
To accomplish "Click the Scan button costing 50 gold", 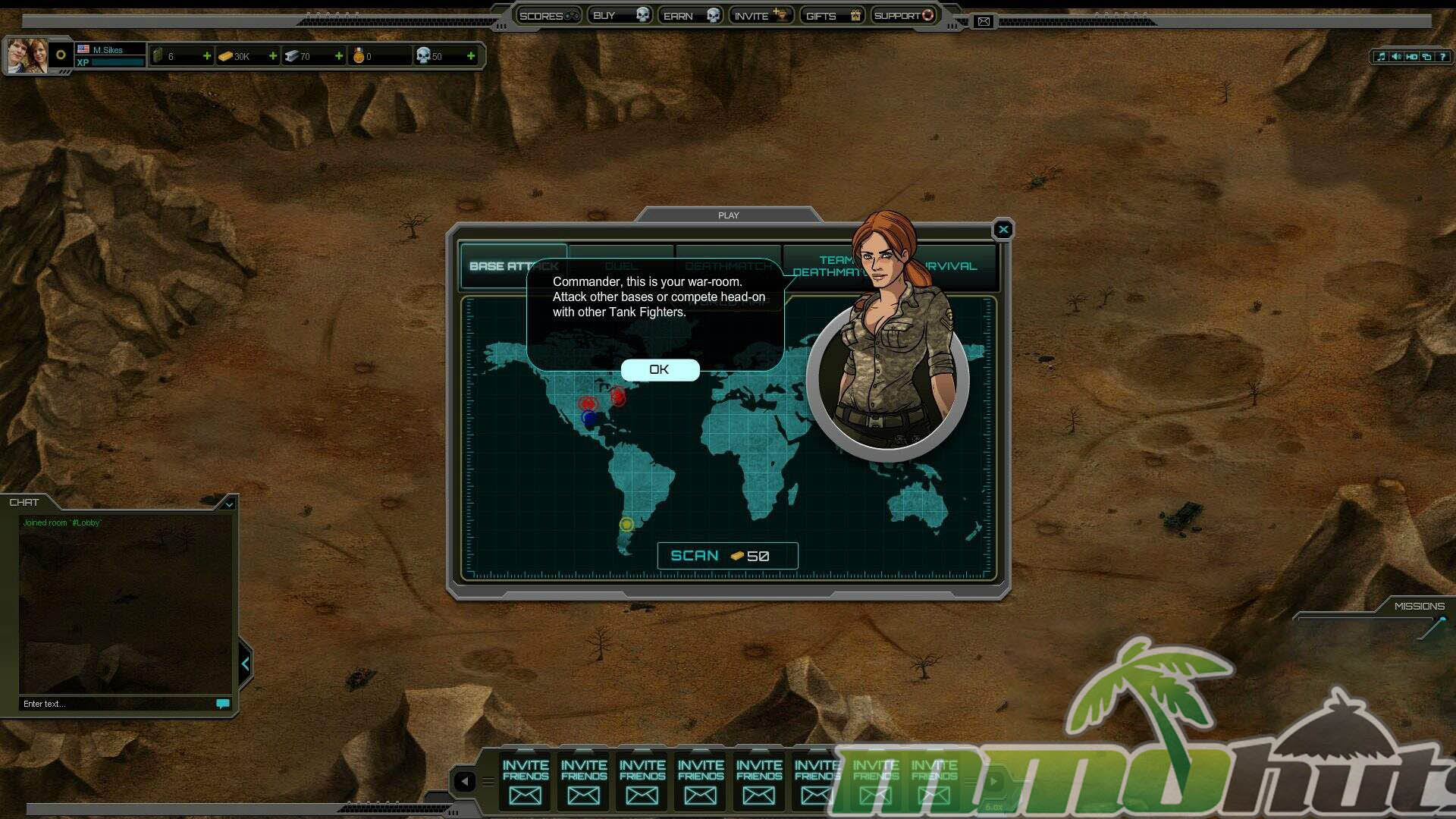I will pos(726,556).
